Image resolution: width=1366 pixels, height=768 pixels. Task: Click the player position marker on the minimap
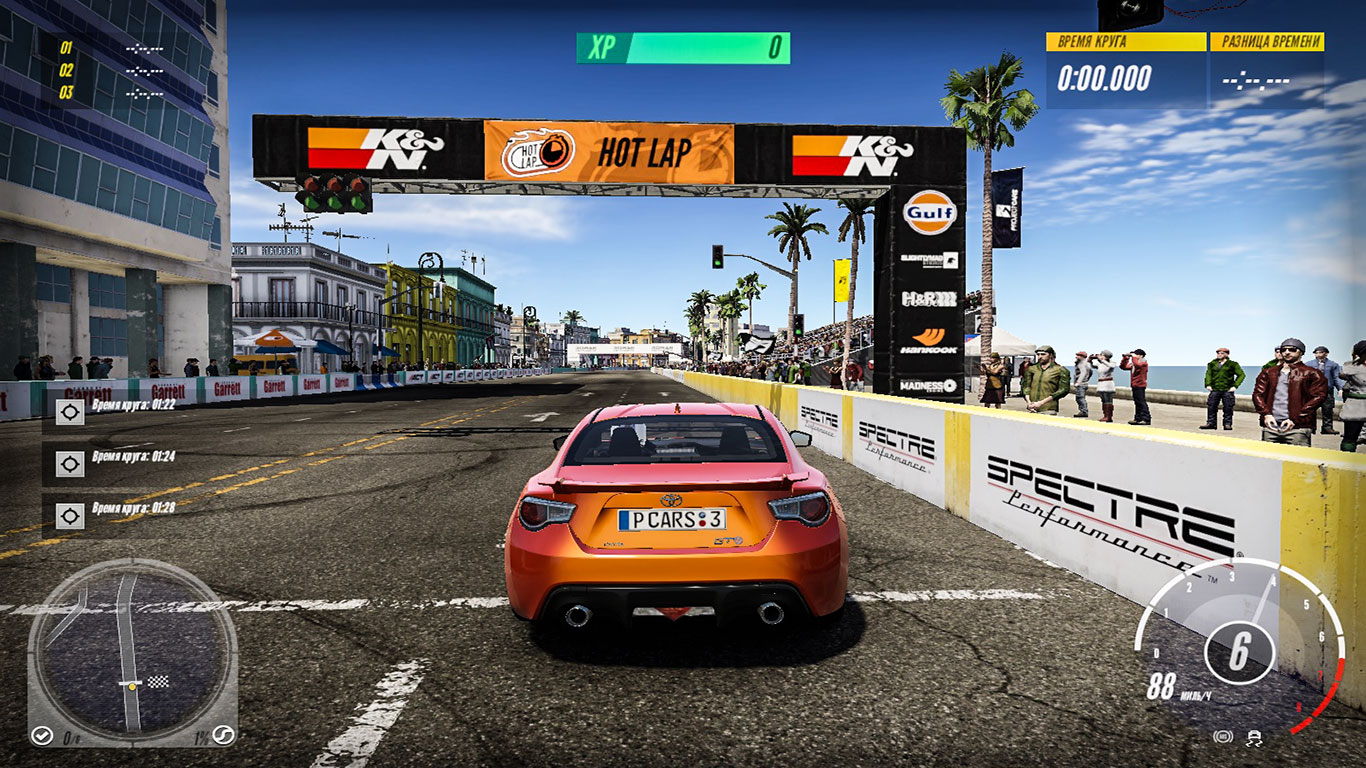tap(132, 686)
